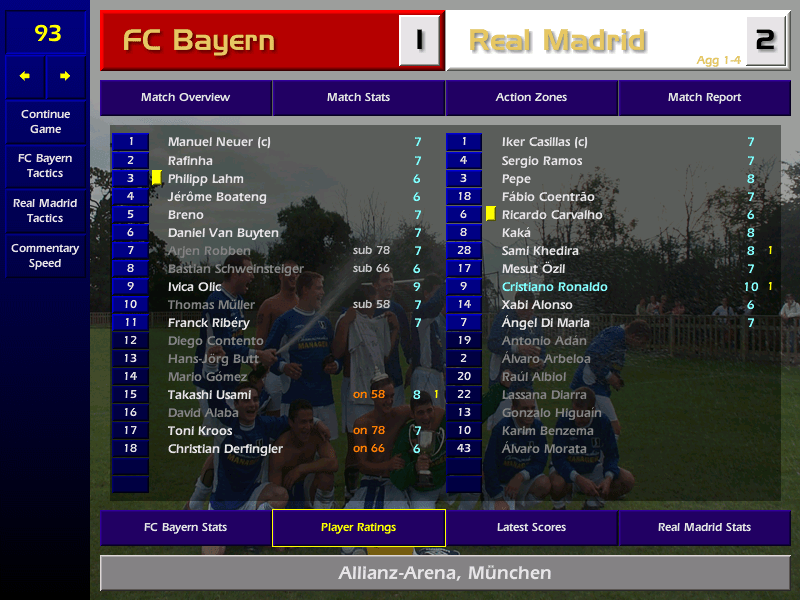View the Action Zones tab
800x600 pixels.
tap(531, 98)
